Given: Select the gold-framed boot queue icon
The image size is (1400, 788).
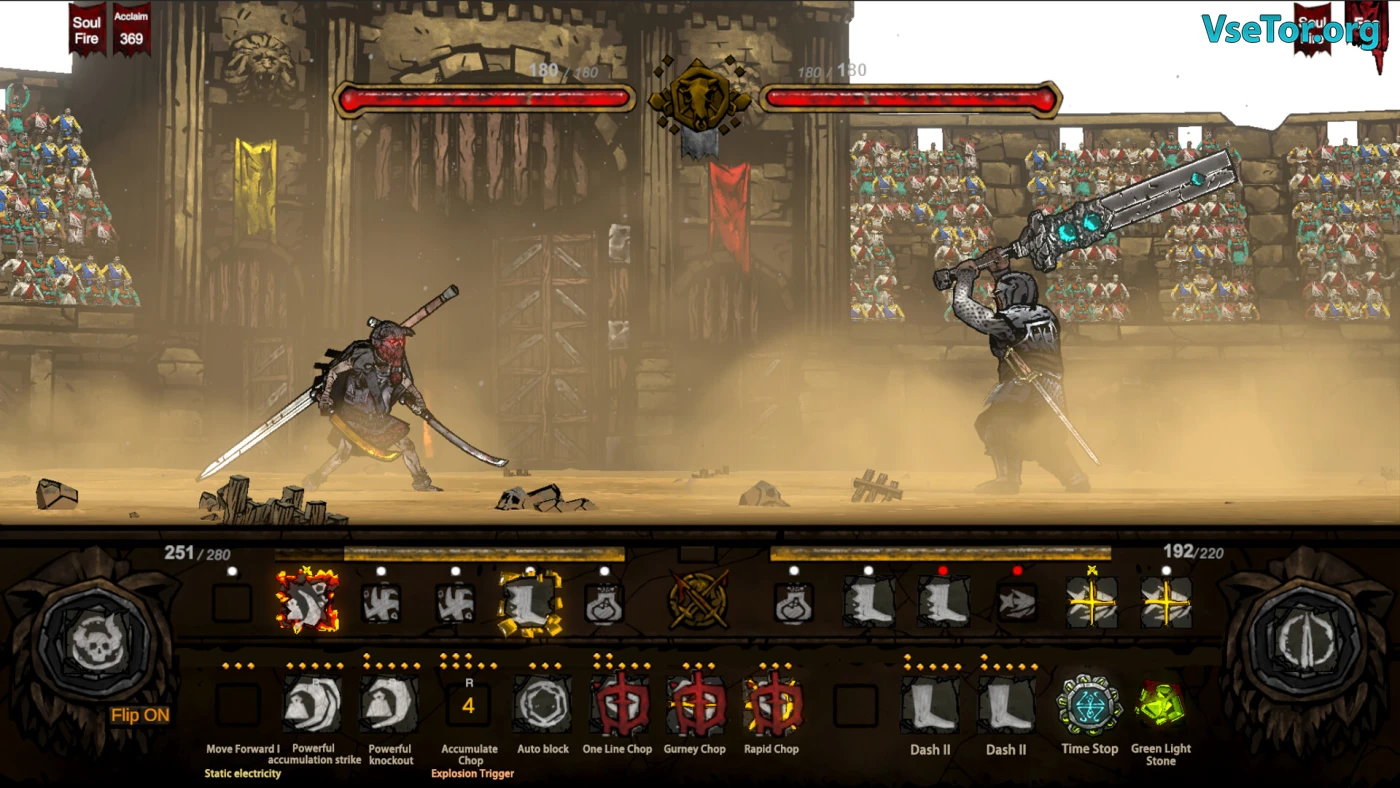Looking at the screenshot, I should 530,603.
